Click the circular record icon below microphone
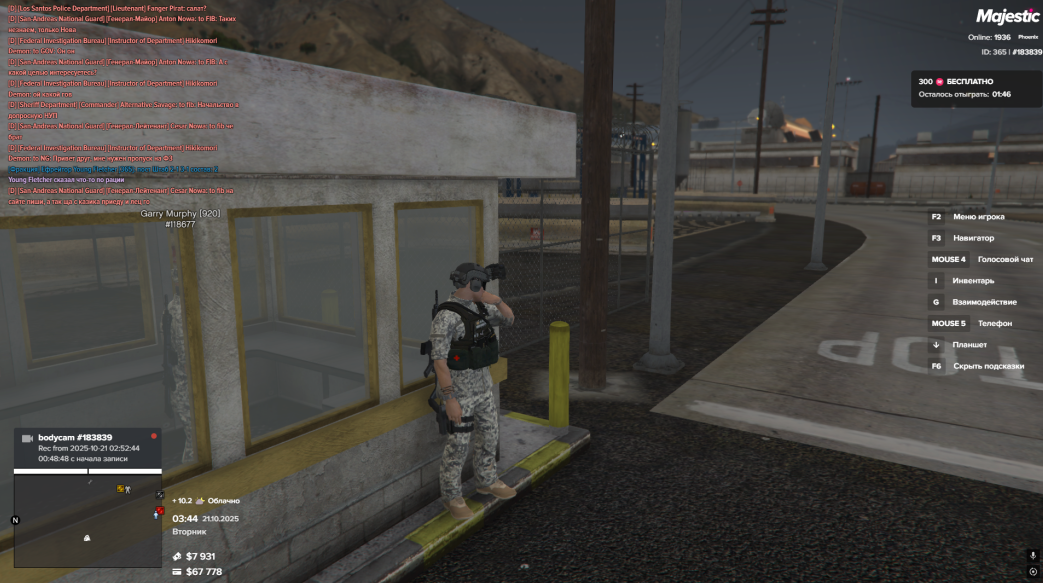 (1033, 572)
